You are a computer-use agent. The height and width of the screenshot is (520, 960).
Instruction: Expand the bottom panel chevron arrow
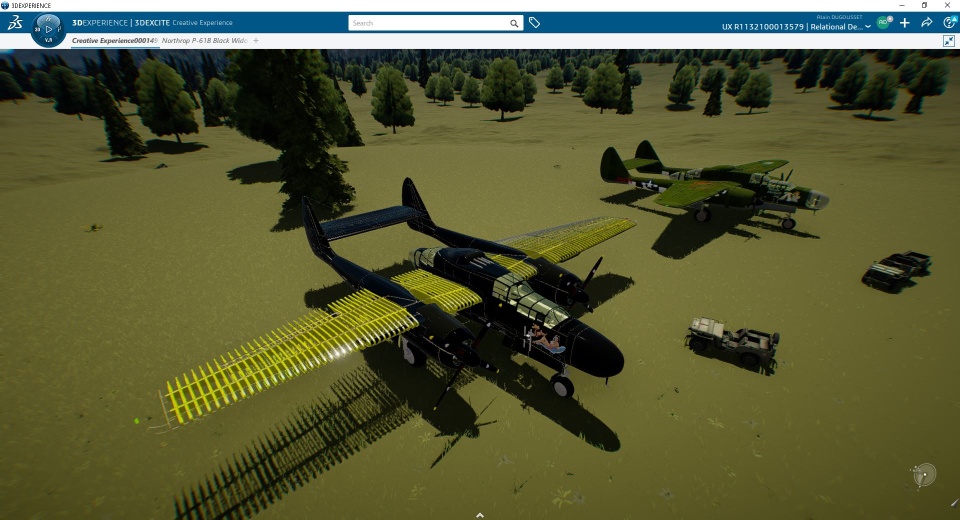480,515
